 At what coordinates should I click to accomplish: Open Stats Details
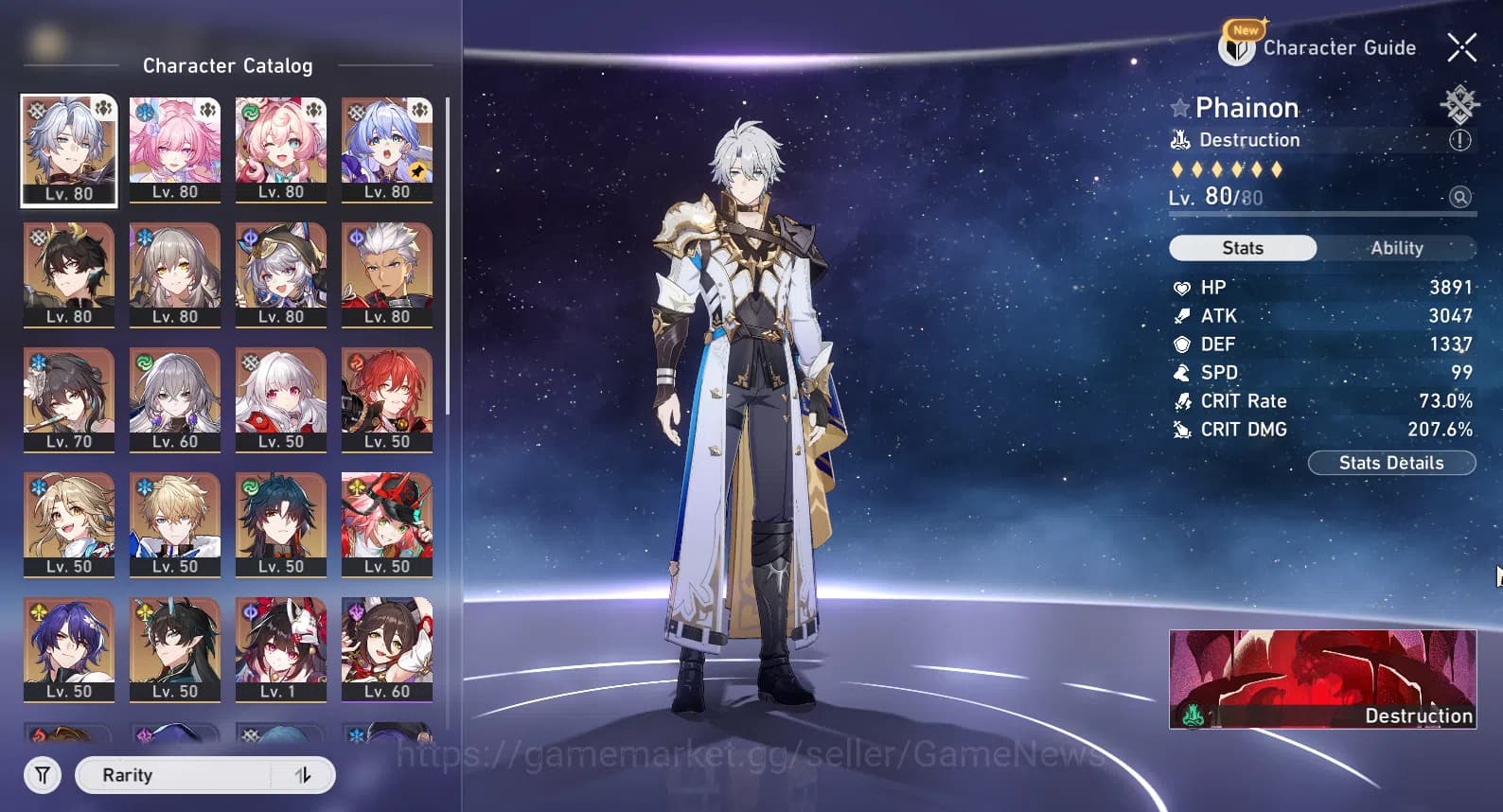pos(1391,463)
